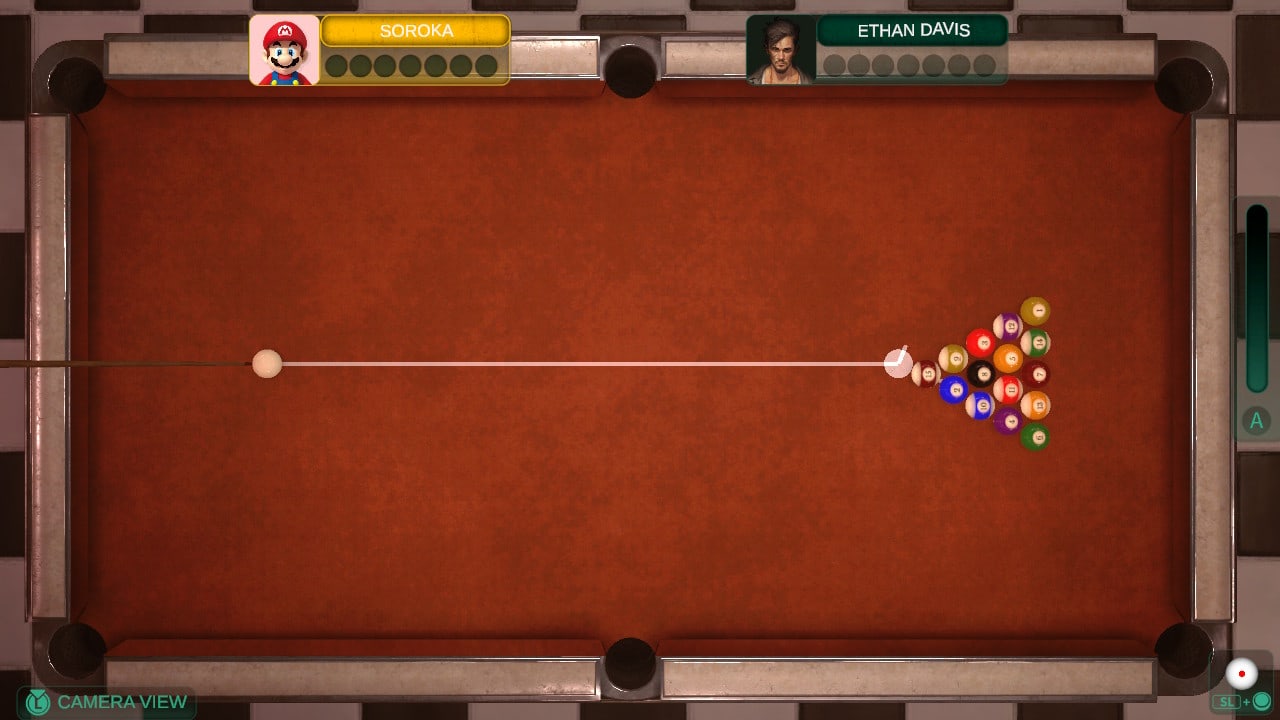This screenshot has width=1280, height=720.
Task: Select the green circle button icon beside SL
Action: click(1261, 700)
